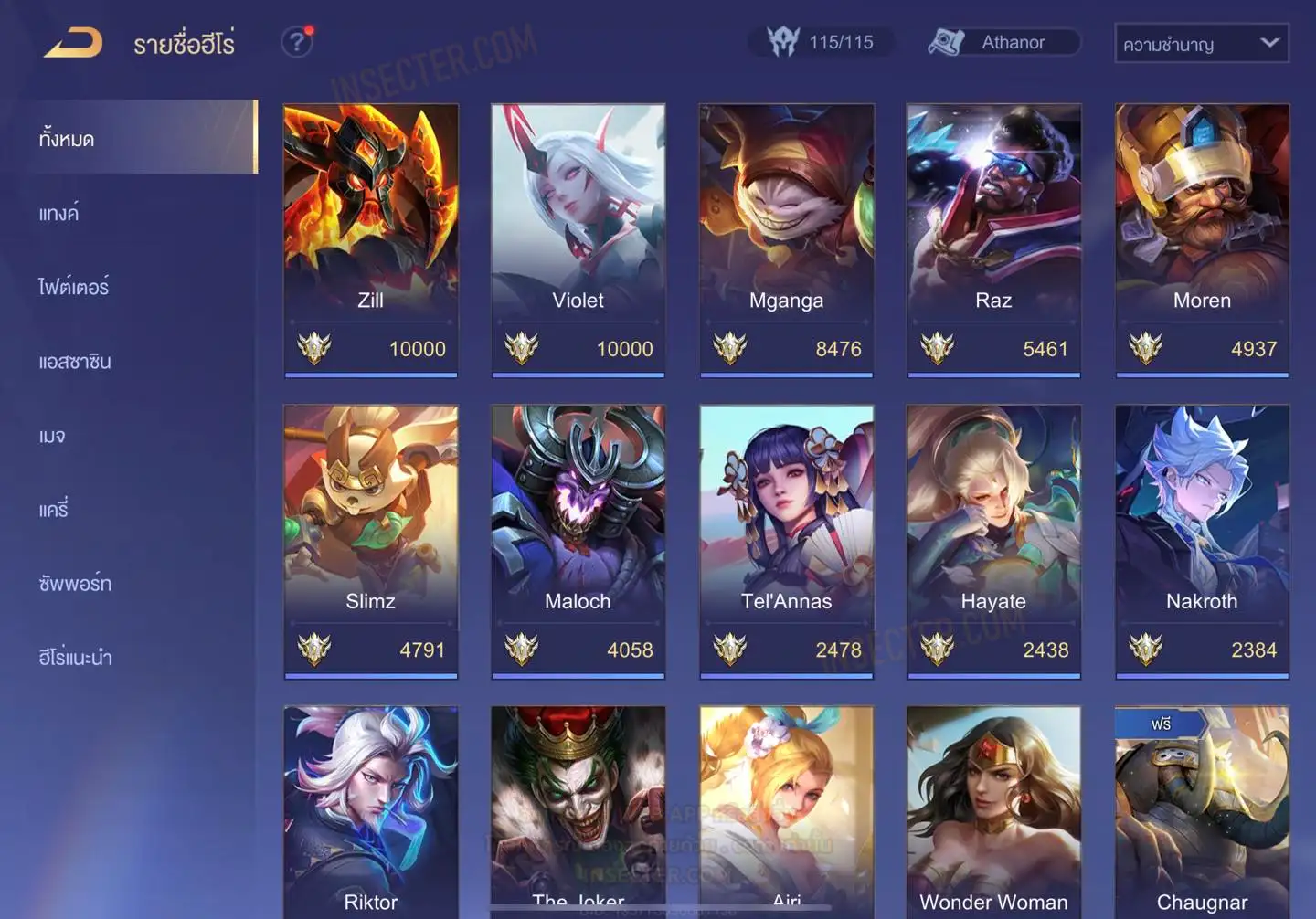Click the Moren hero card
The width and height of the screenshot is (1316, 919).
1202,239
